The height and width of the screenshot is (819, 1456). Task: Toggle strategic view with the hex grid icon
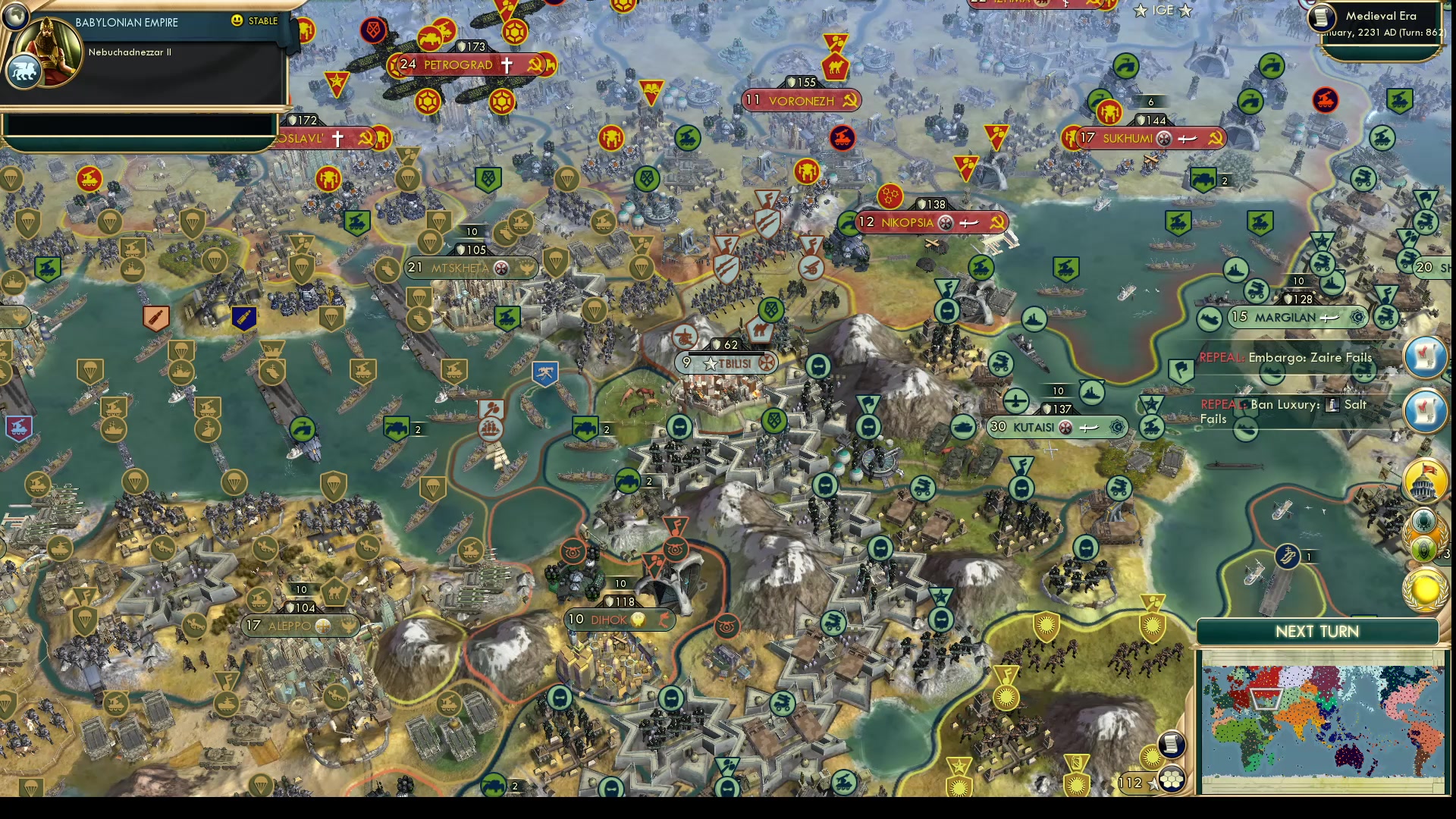coord(1172,780)
